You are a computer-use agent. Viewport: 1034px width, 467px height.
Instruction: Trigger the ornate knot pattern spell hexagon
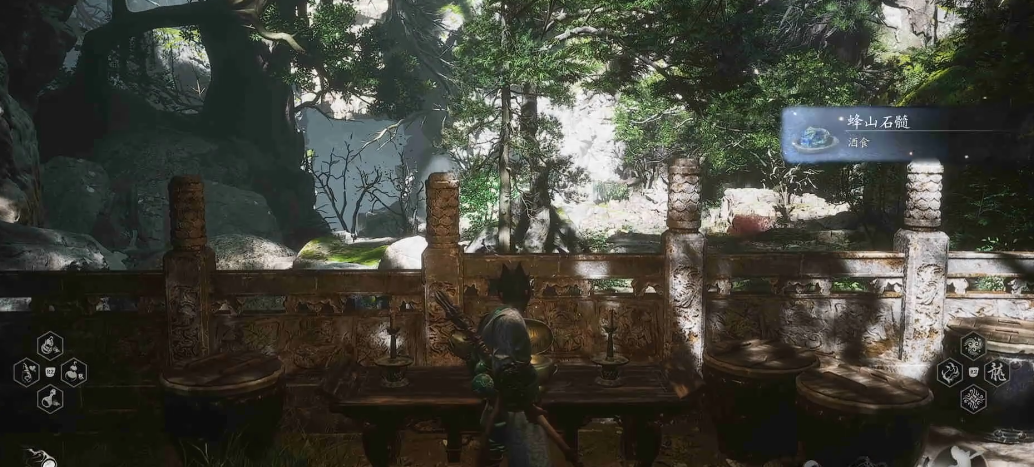pos(972,399)
